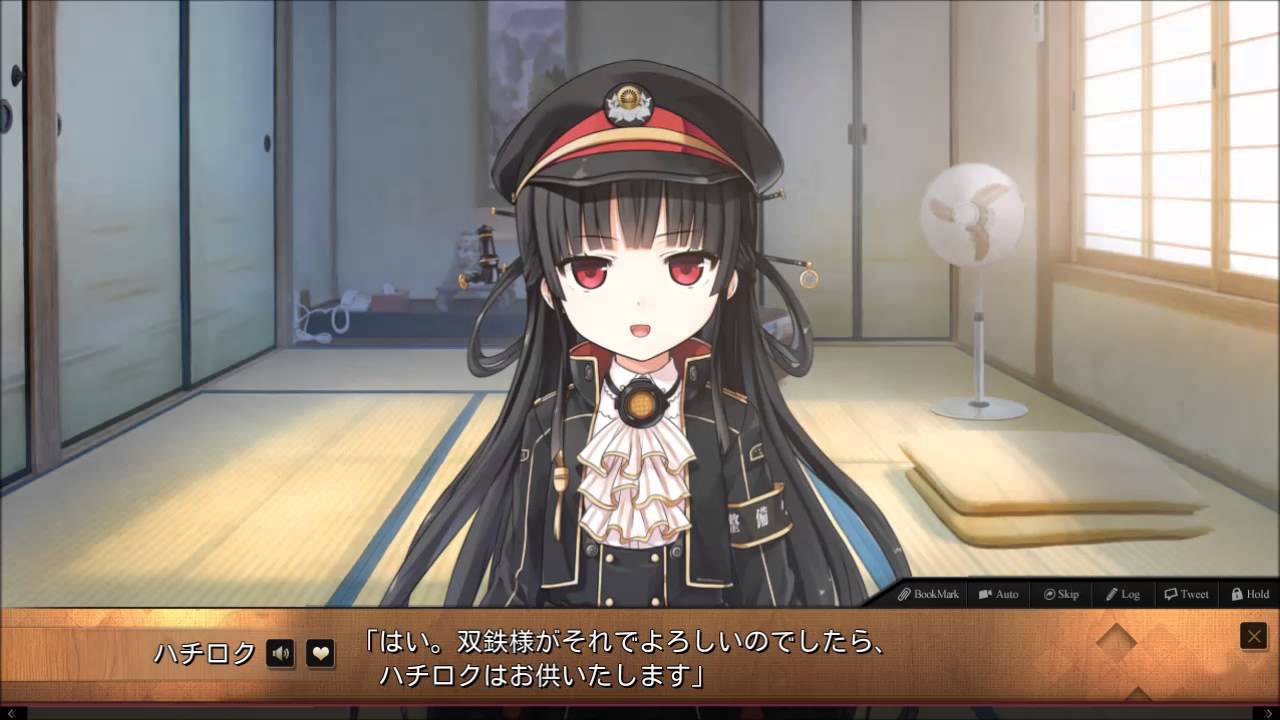Toggle the Hold lock button
Image resolution: width=1280 pixels, height=720 pixels.
[x=1249, y=594]
